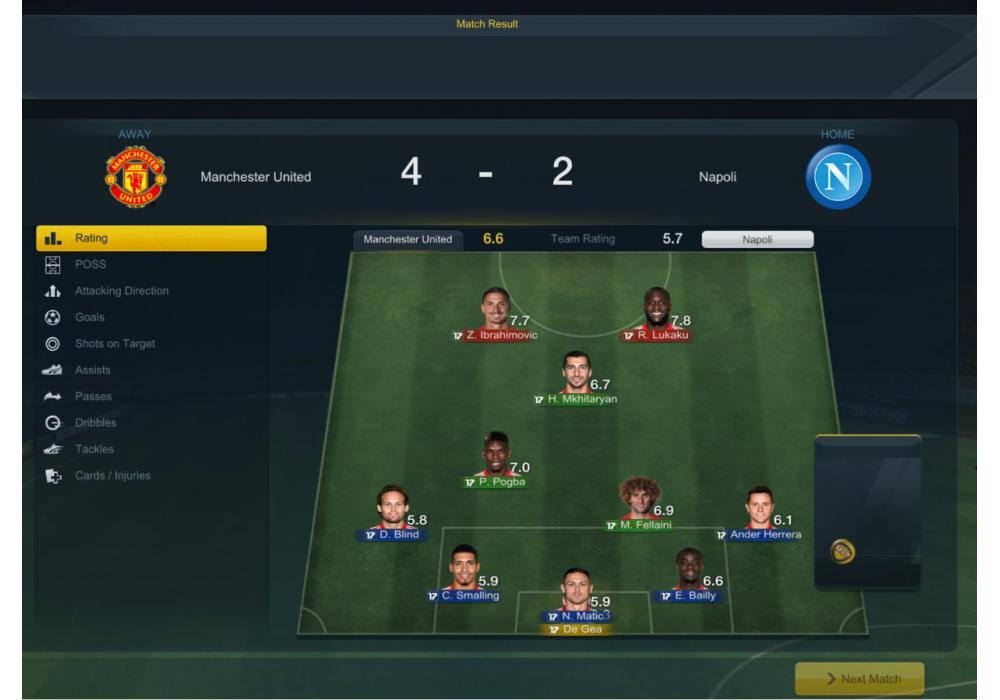Select R. Lukaku player portrait
The width and height of the screenshot is (1000, 700).
(657, 310)
